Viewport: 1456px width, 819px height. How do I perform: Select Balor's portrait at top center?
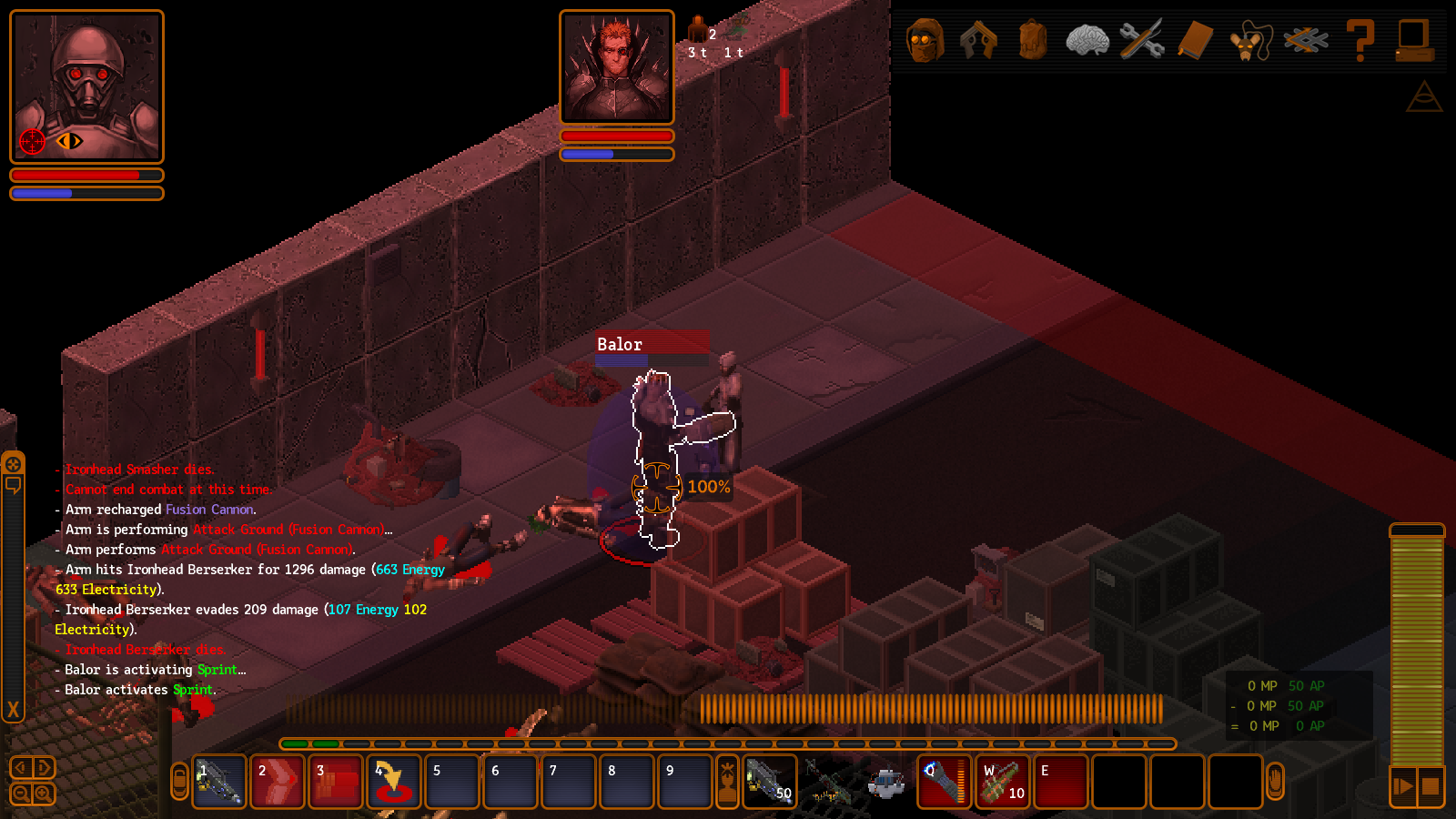(x=617, y=67)
